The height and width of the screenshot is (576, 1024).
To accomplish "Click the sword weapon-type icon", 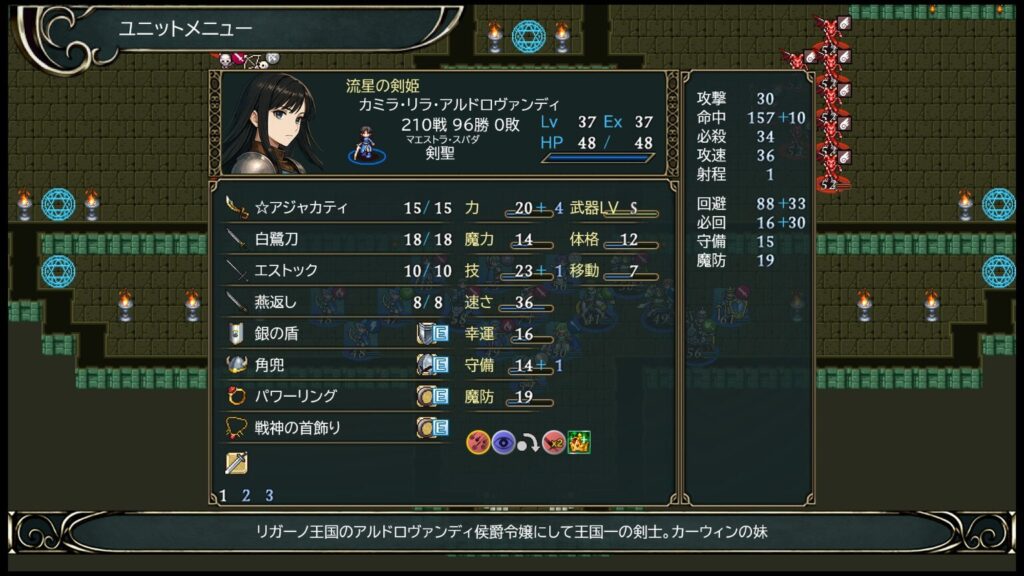I will (236, 462).
